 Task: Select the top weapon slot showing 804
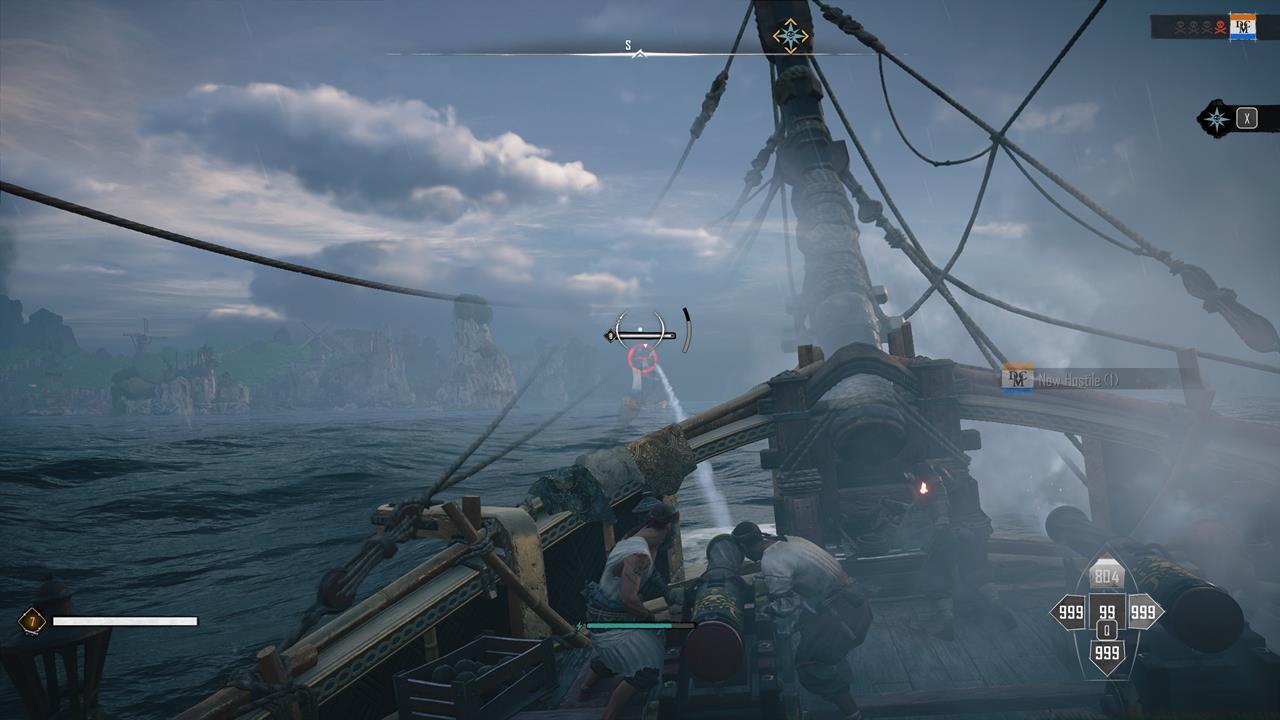point(1107,576)
